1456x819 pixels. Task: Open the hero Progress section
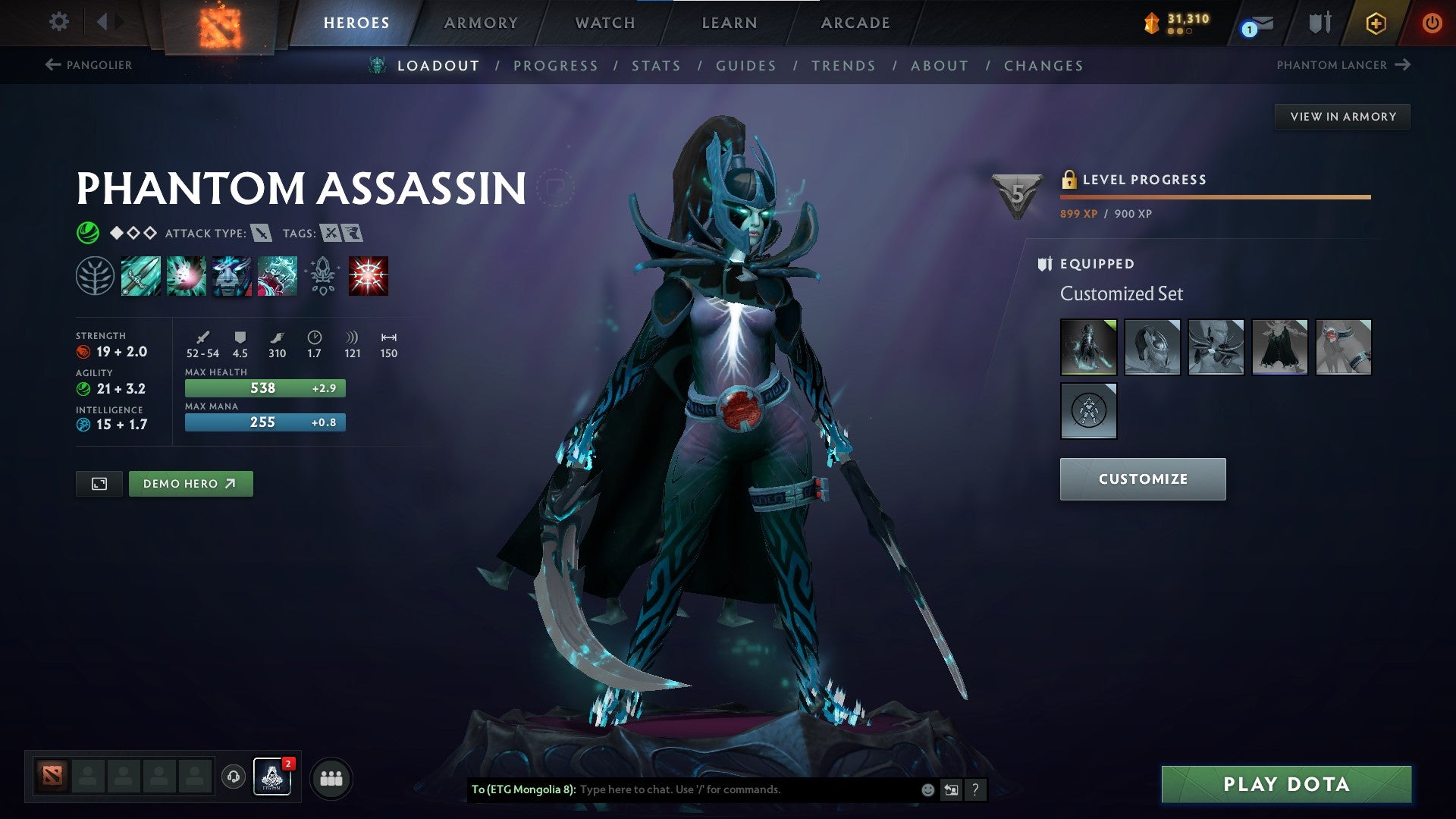coord(556,66)
